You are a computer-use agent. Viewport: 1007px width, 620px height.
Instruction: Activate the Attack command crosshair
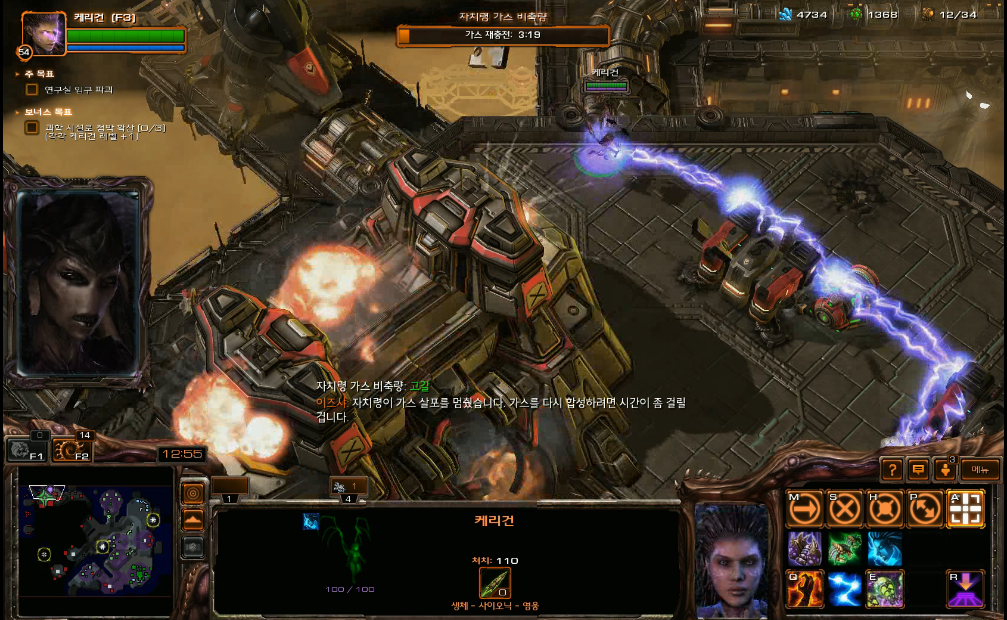[965, 509]
